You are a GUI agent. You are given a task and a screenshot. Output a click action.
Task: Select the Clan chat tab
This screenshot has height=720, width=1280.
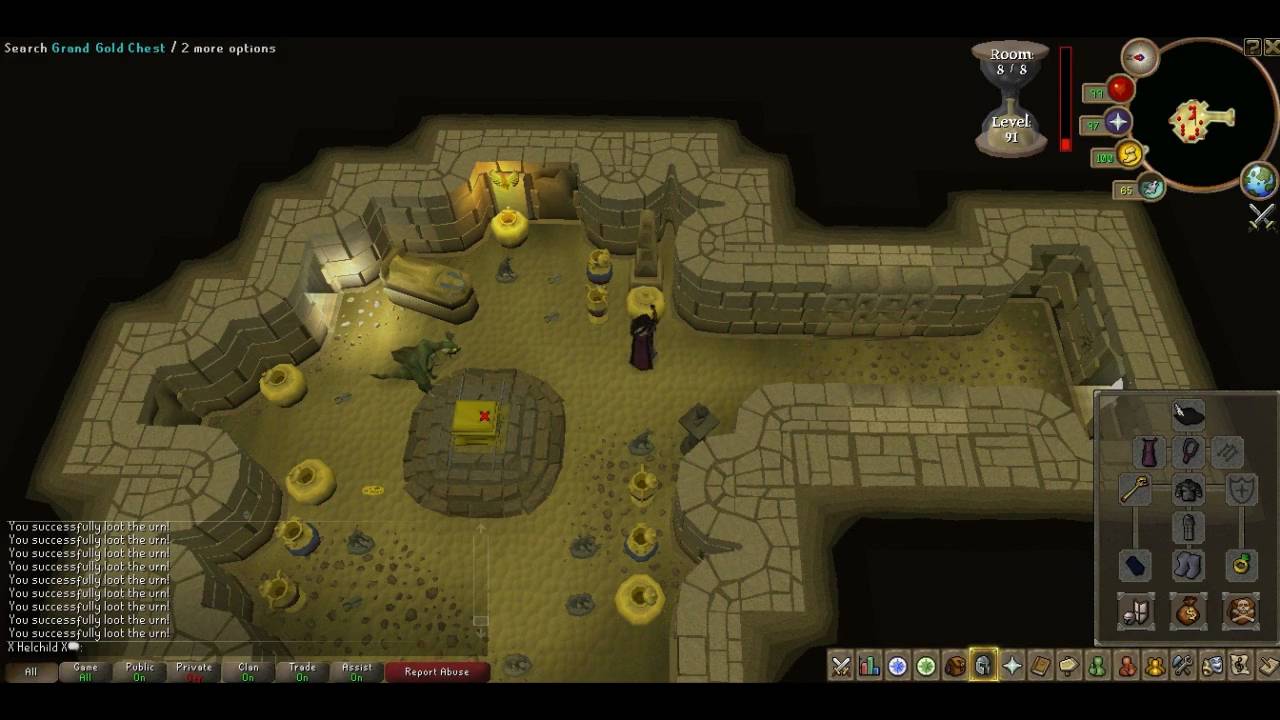tap(248, 672)
